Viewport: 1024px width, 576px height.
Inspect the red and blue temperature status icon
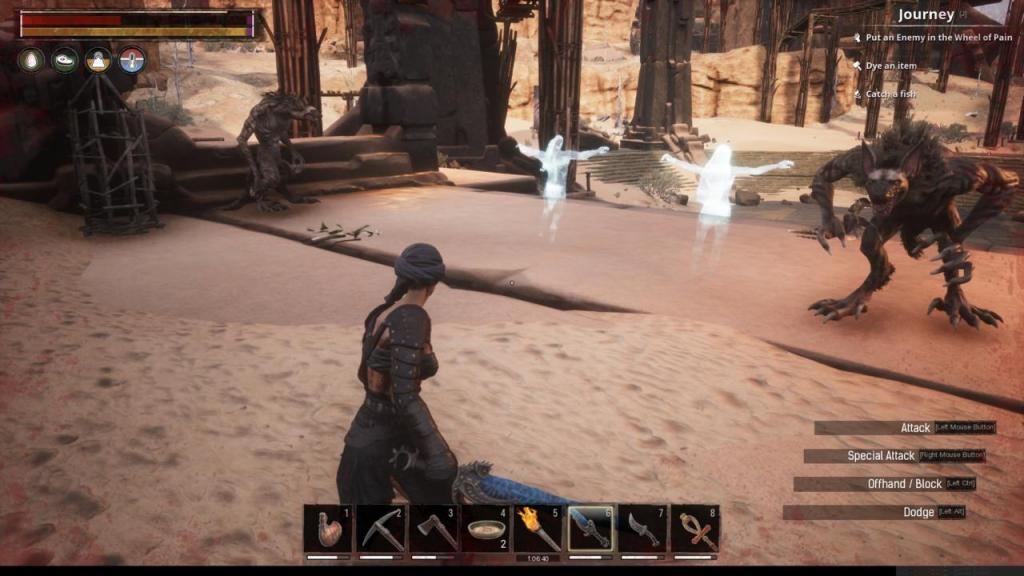tap(132, 60)
